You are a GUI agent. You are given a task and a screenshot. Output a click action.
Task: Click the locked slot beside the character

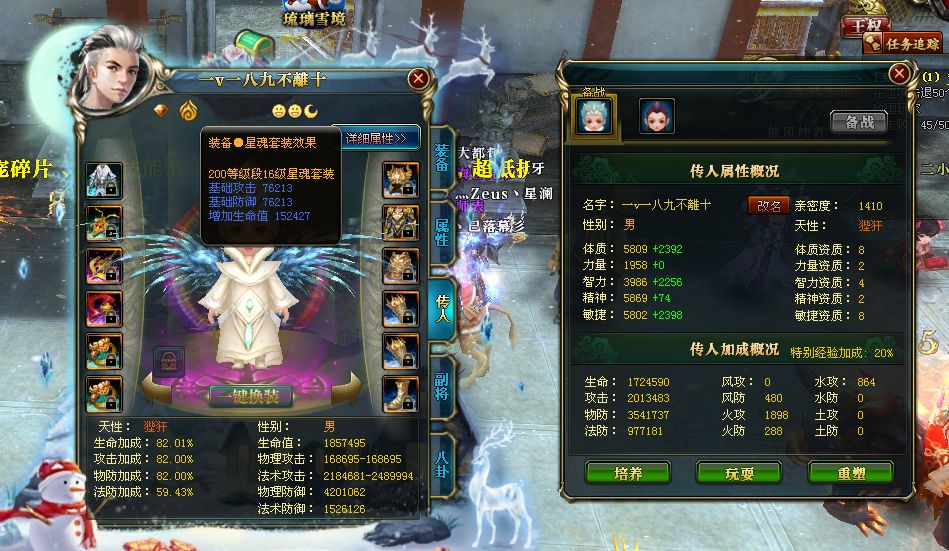168,361
